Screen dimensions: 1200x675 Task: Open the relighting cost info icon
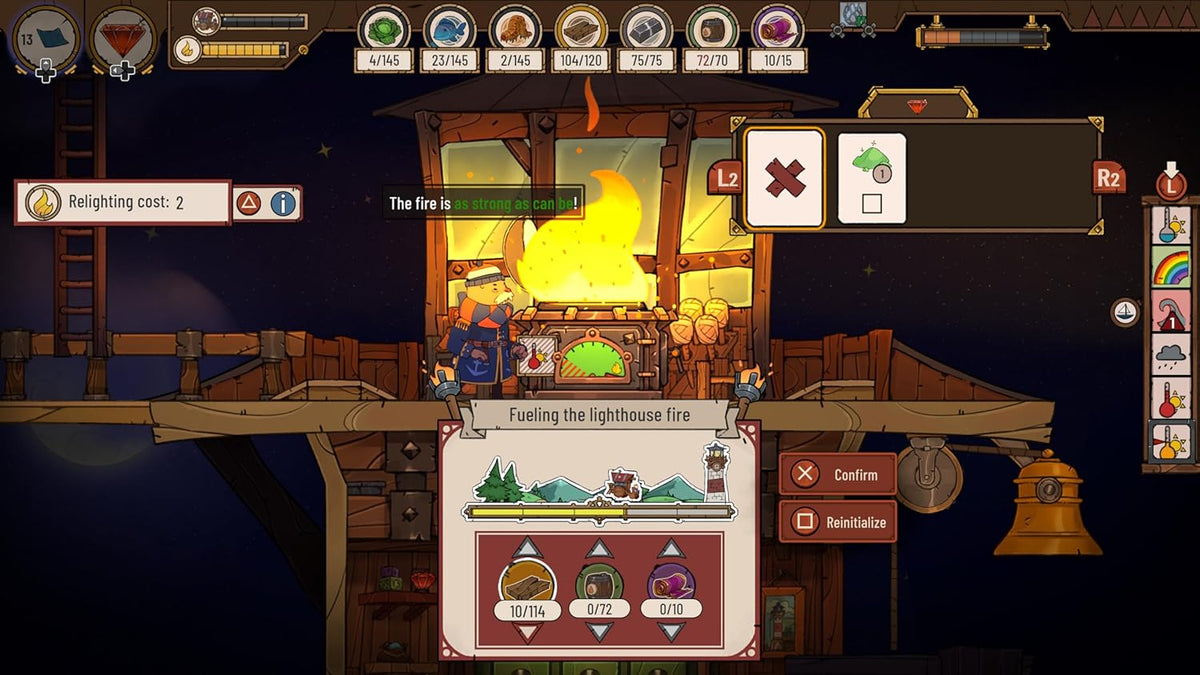click(x=284, y=203)
